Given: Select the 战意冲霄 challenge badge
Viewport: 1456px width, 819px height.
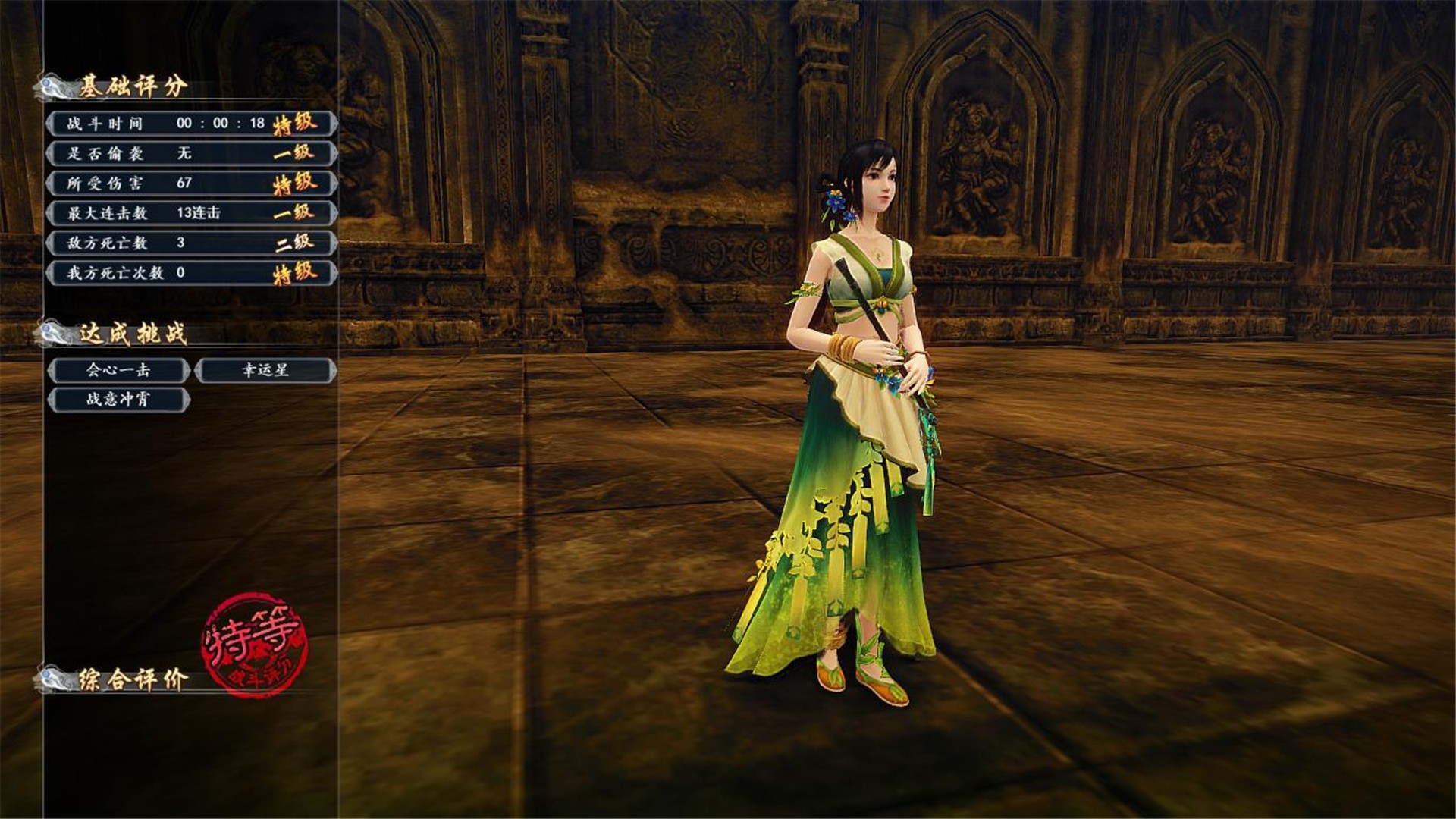Looking at the screenshot, I should (118, 400).
